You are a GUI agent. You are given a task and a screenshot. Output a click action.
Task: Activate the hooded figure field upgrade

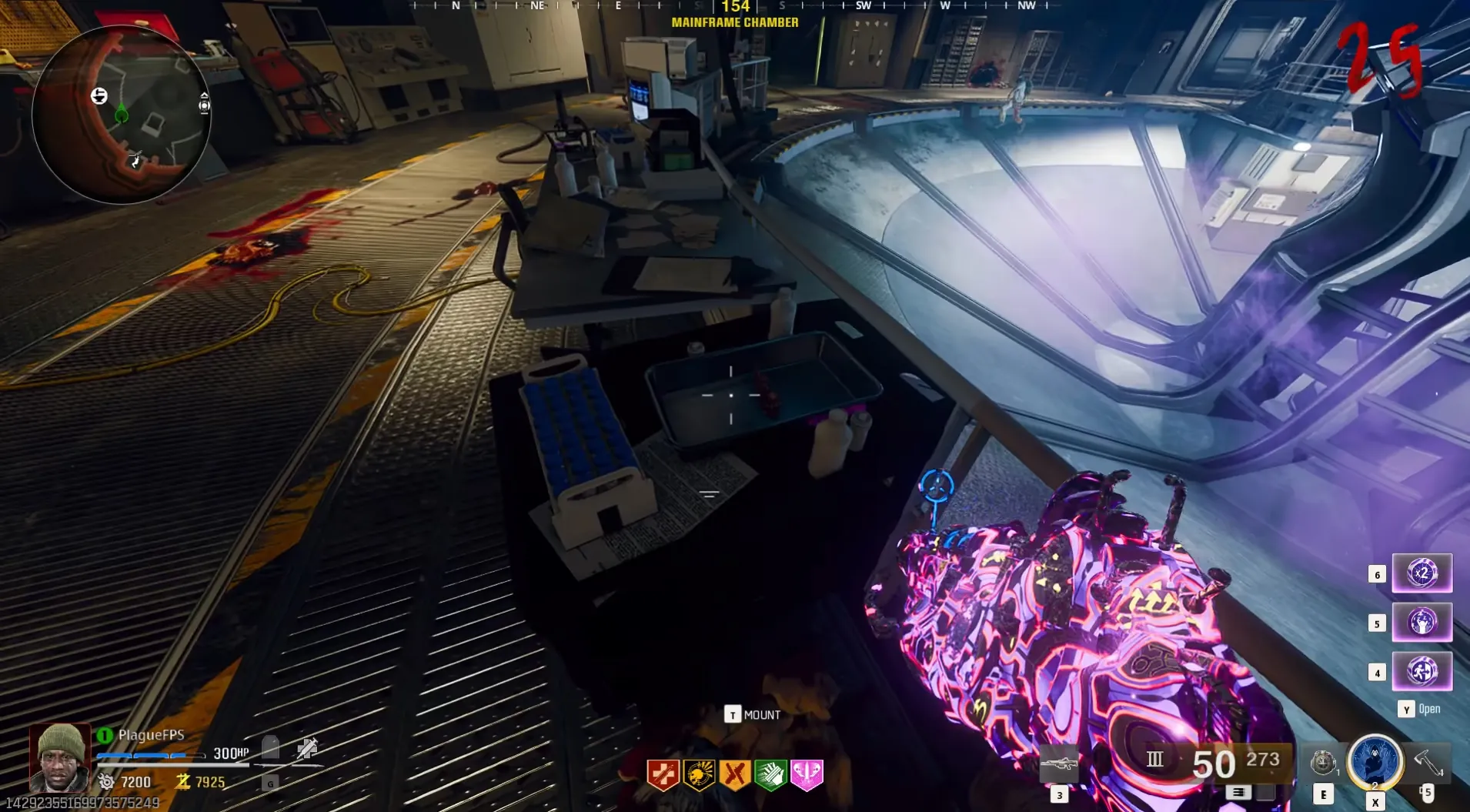[1375, 761]
